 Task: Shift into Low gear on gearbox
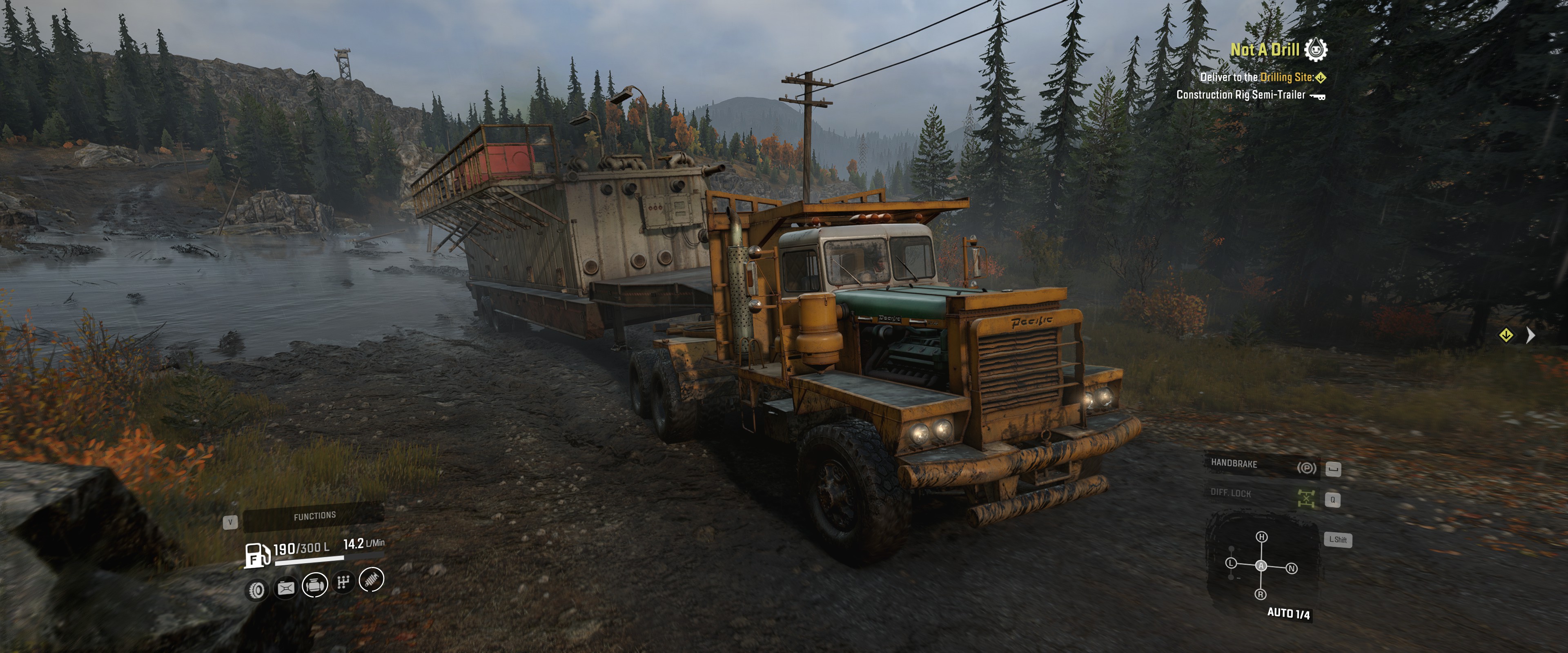click(x=1231, y=563)
